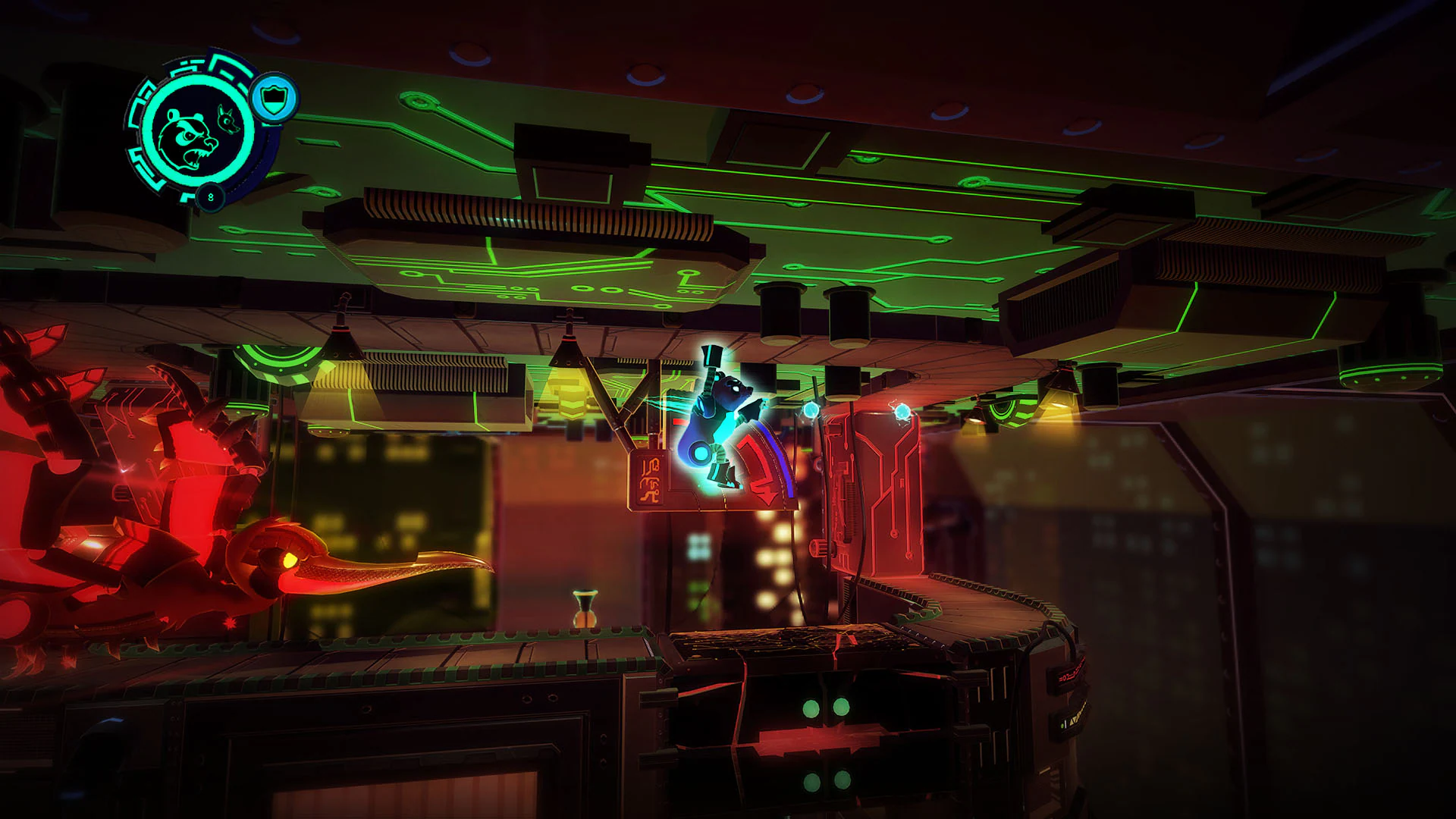Toggle the teal orb lamp right of the character
Image resolution: width=1456 pixels, height=819 pixels.
click(811, 411)
